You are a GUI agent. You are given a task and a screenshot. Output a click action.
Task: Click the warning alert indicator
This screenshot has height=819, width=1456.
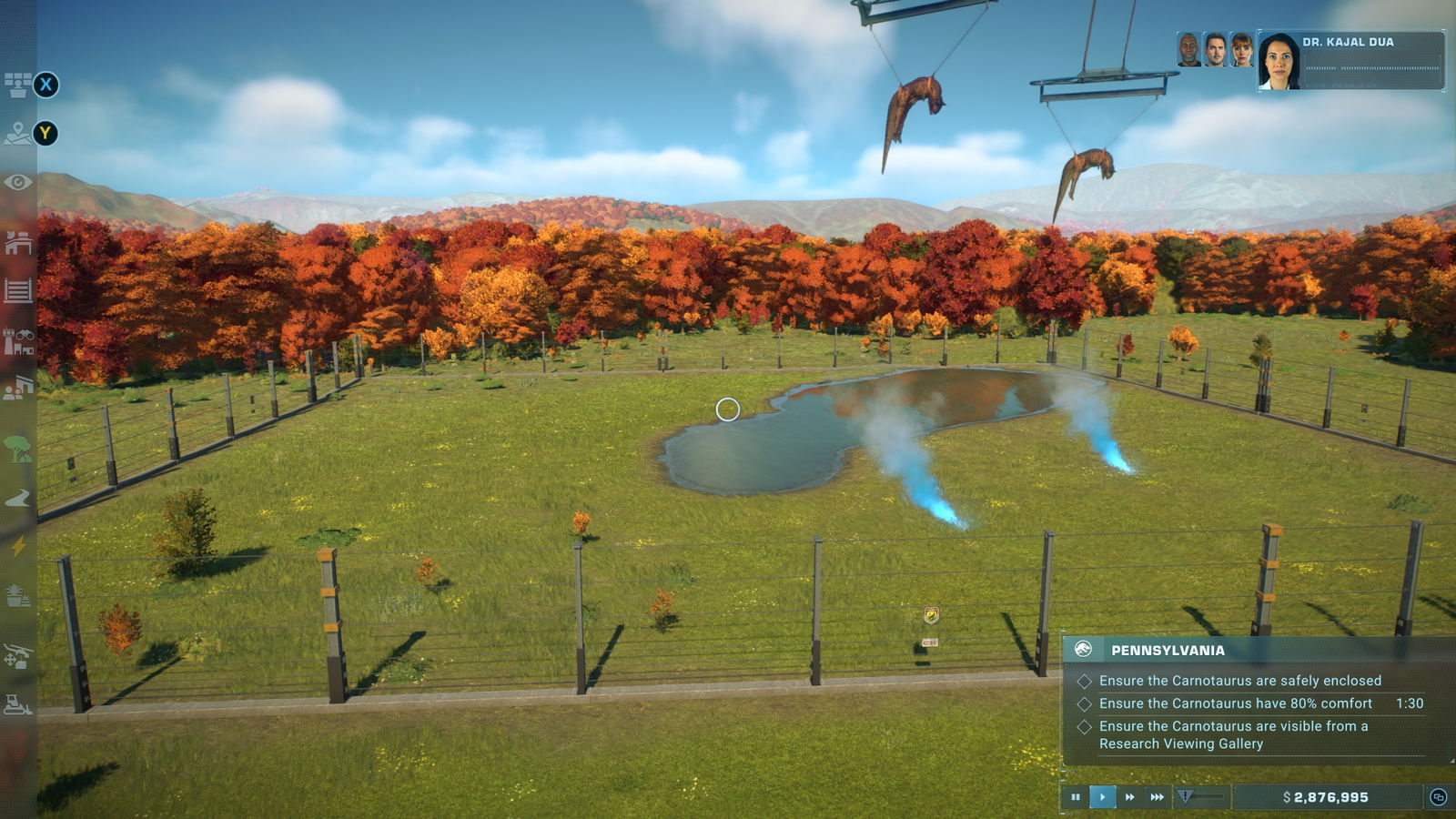(x=1185, y=796)
